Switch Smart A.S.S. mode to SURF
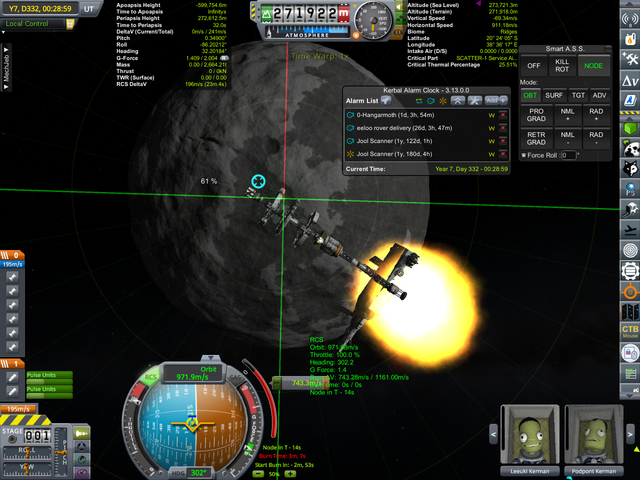Image resolution: width=640 pixels, height=480 pixels. (x=553, y=95)
